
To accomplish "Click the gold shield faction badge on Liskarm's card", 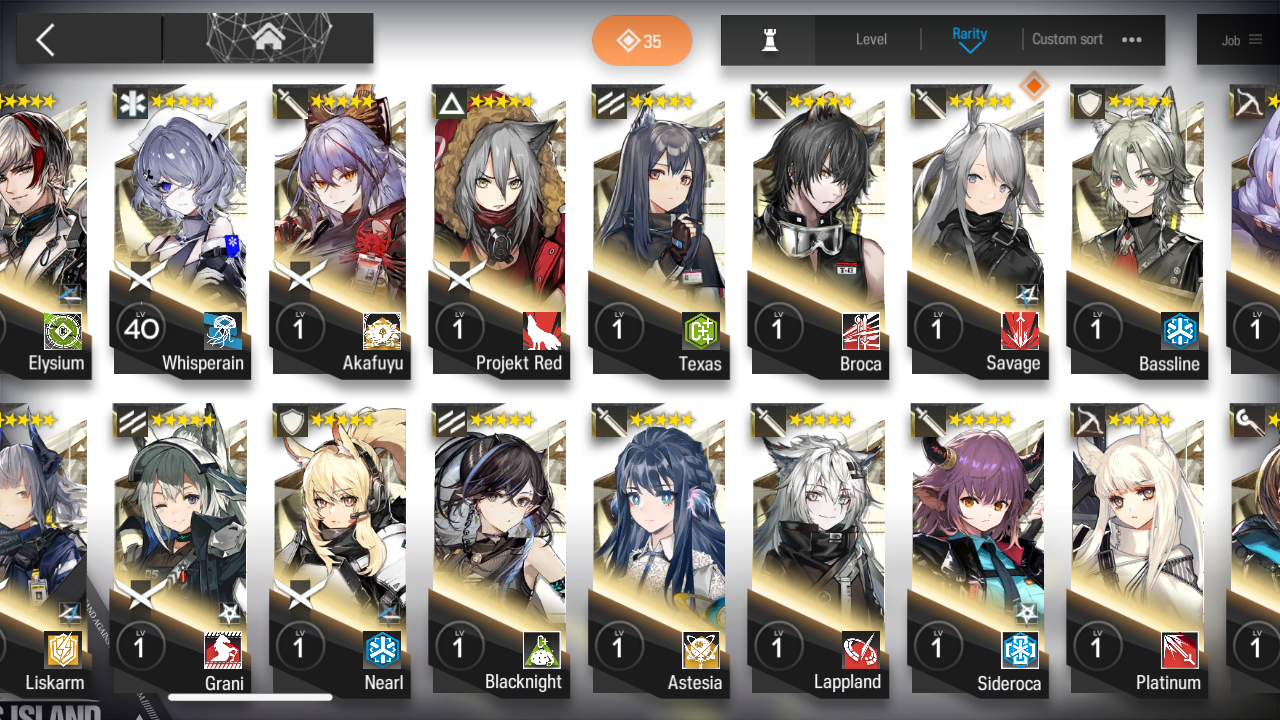I will coord(61,651).
